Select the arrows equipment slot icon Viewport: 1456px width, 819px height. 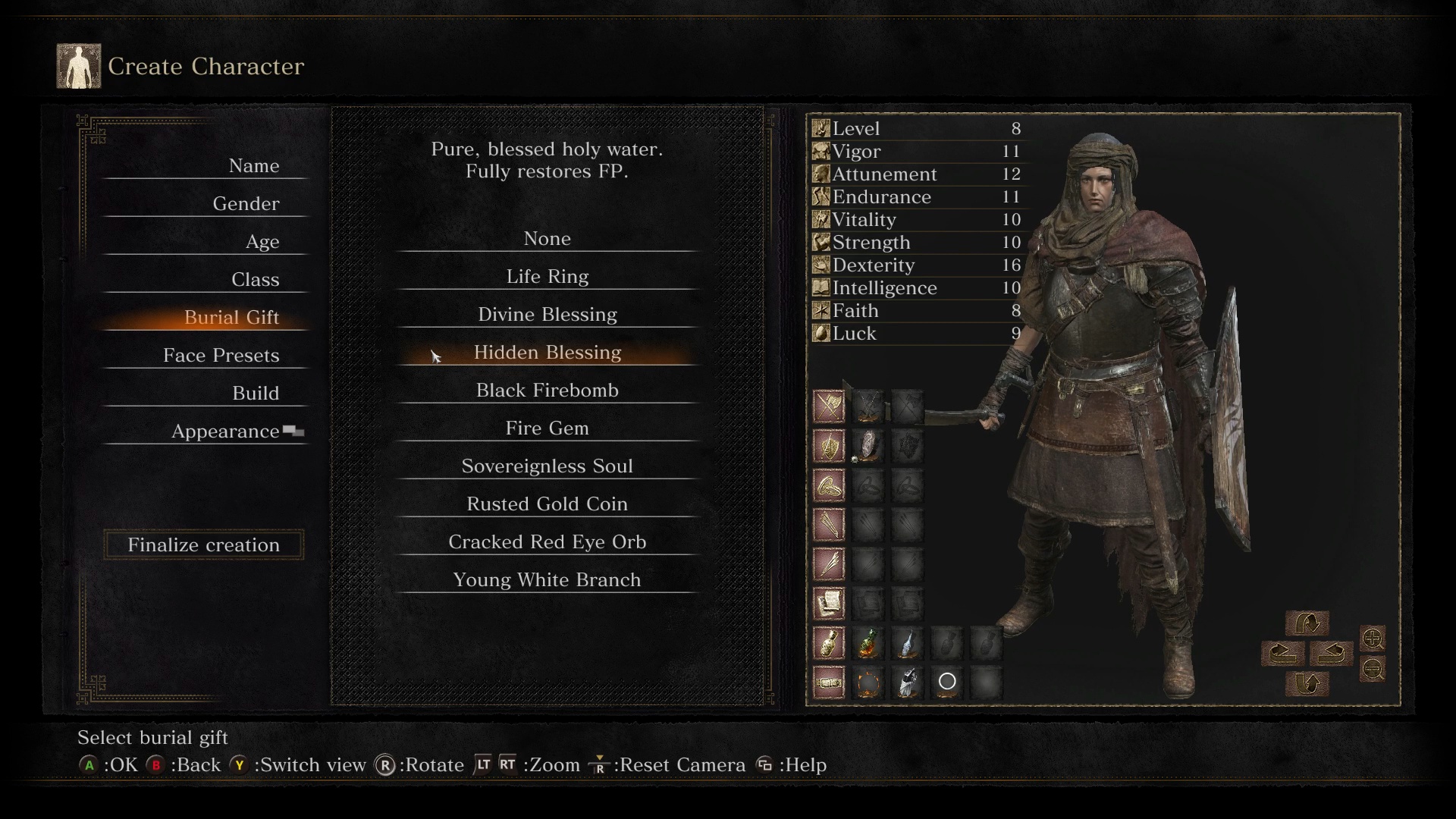coord(829,524)
